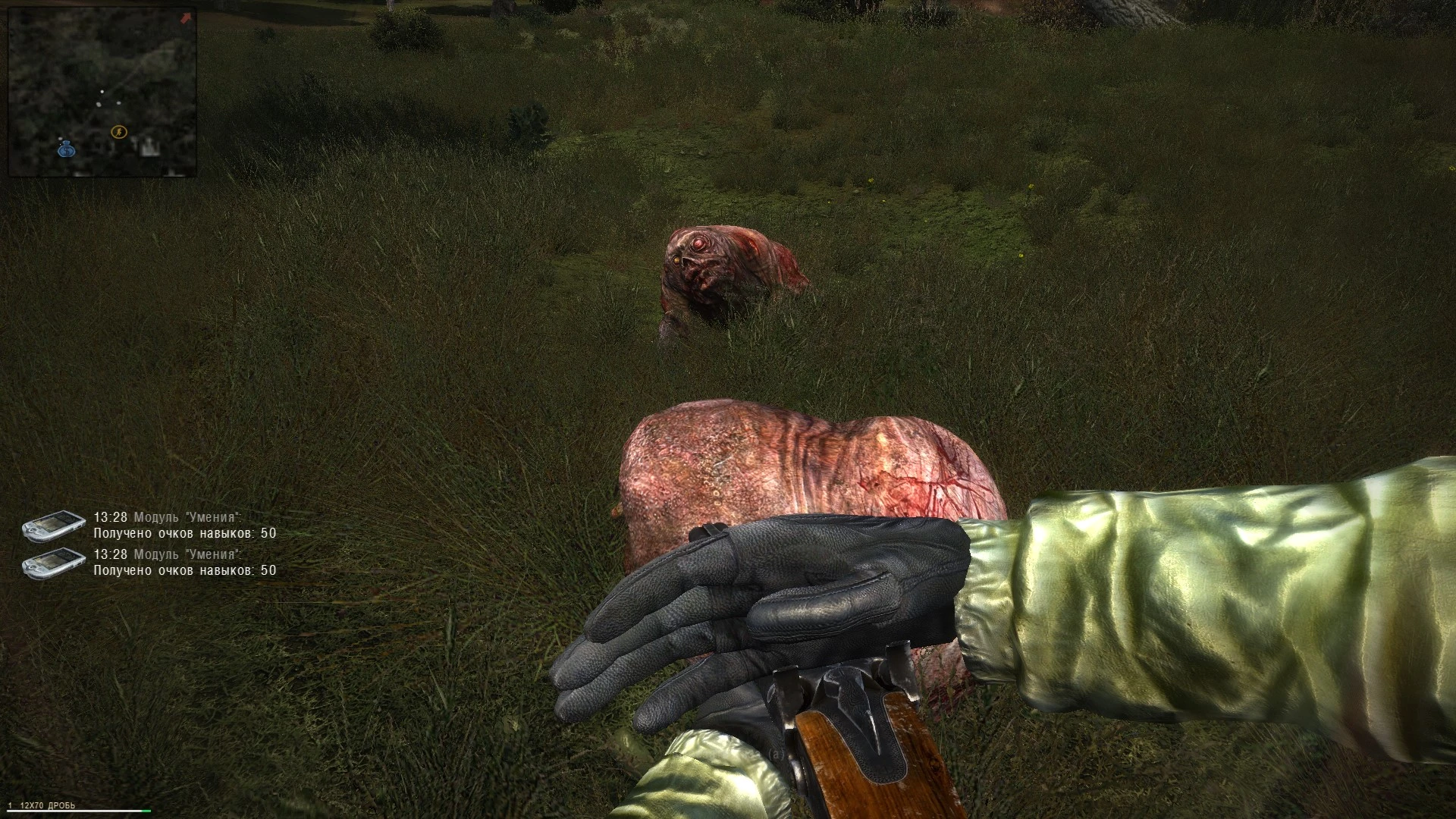Click the 12X70 ДРОБЬ ammo label

click(x=47, y=805)
